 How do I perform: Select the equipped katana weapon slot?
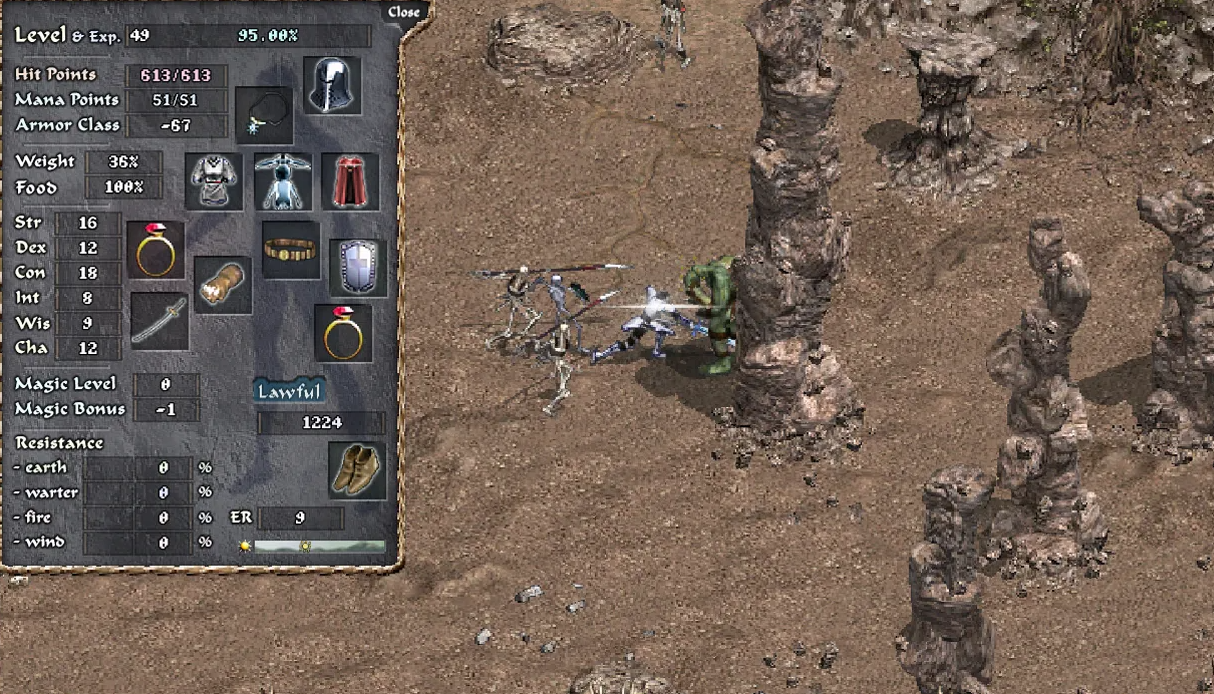(x=159, y=321)
